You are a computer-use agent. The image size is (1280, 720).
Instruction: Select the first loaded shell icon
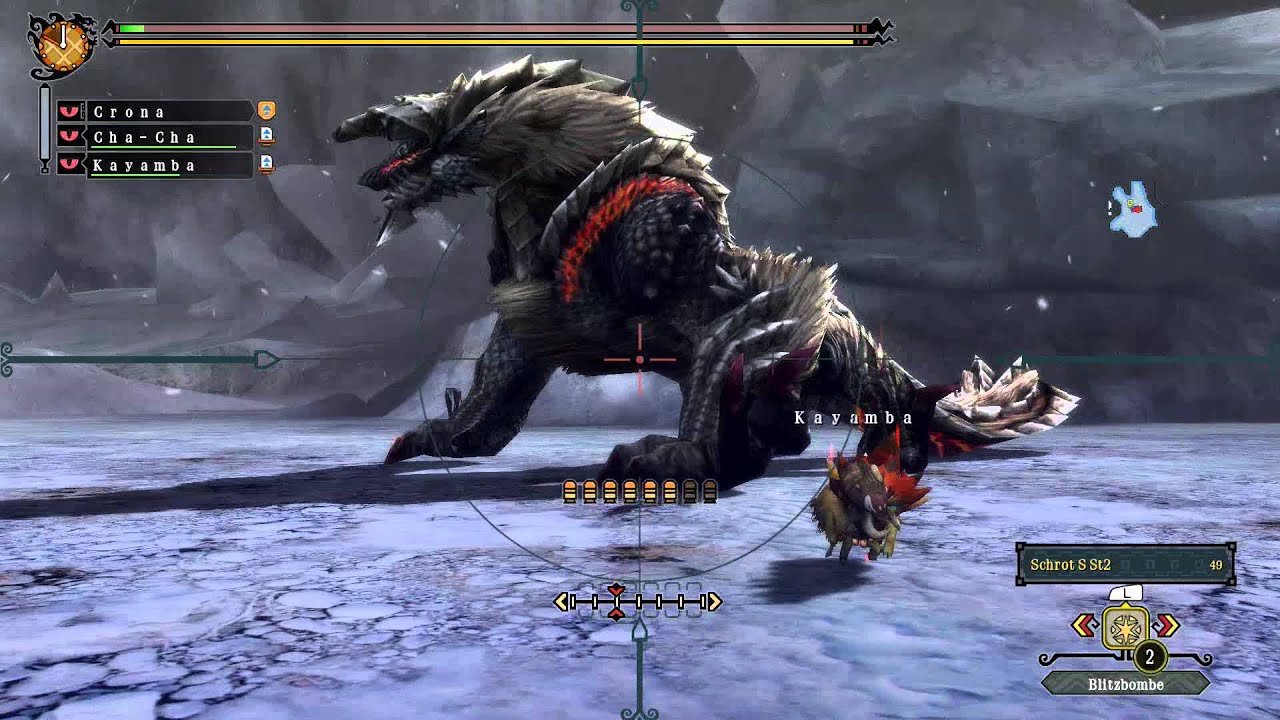[572, 489]
